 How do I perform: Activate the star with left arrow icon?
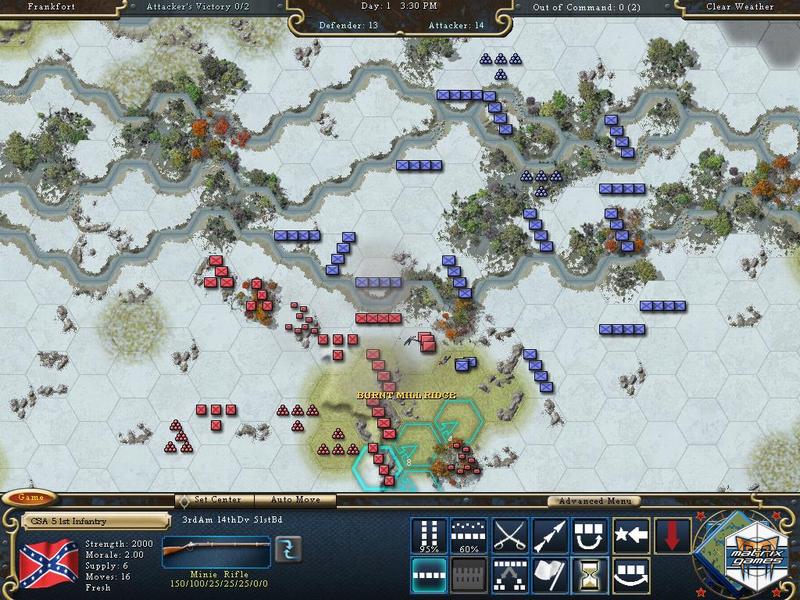(x=630, y=536)
